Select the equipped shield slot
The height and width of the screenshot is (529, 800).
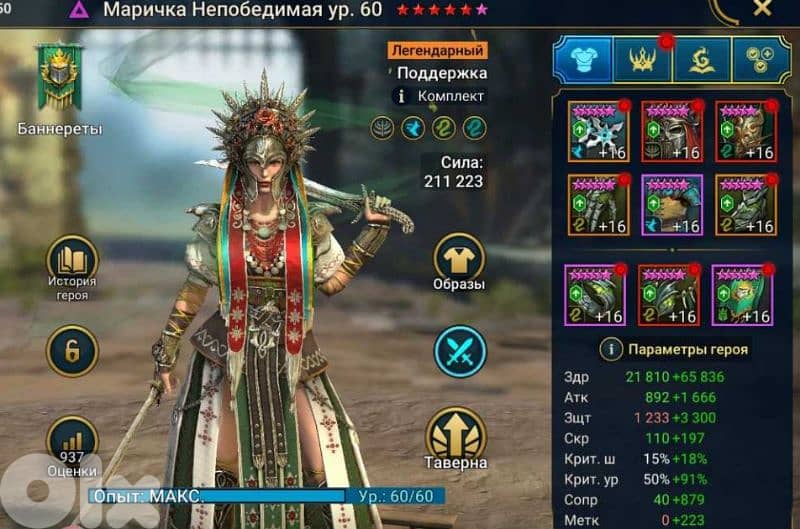click(746, 131)
